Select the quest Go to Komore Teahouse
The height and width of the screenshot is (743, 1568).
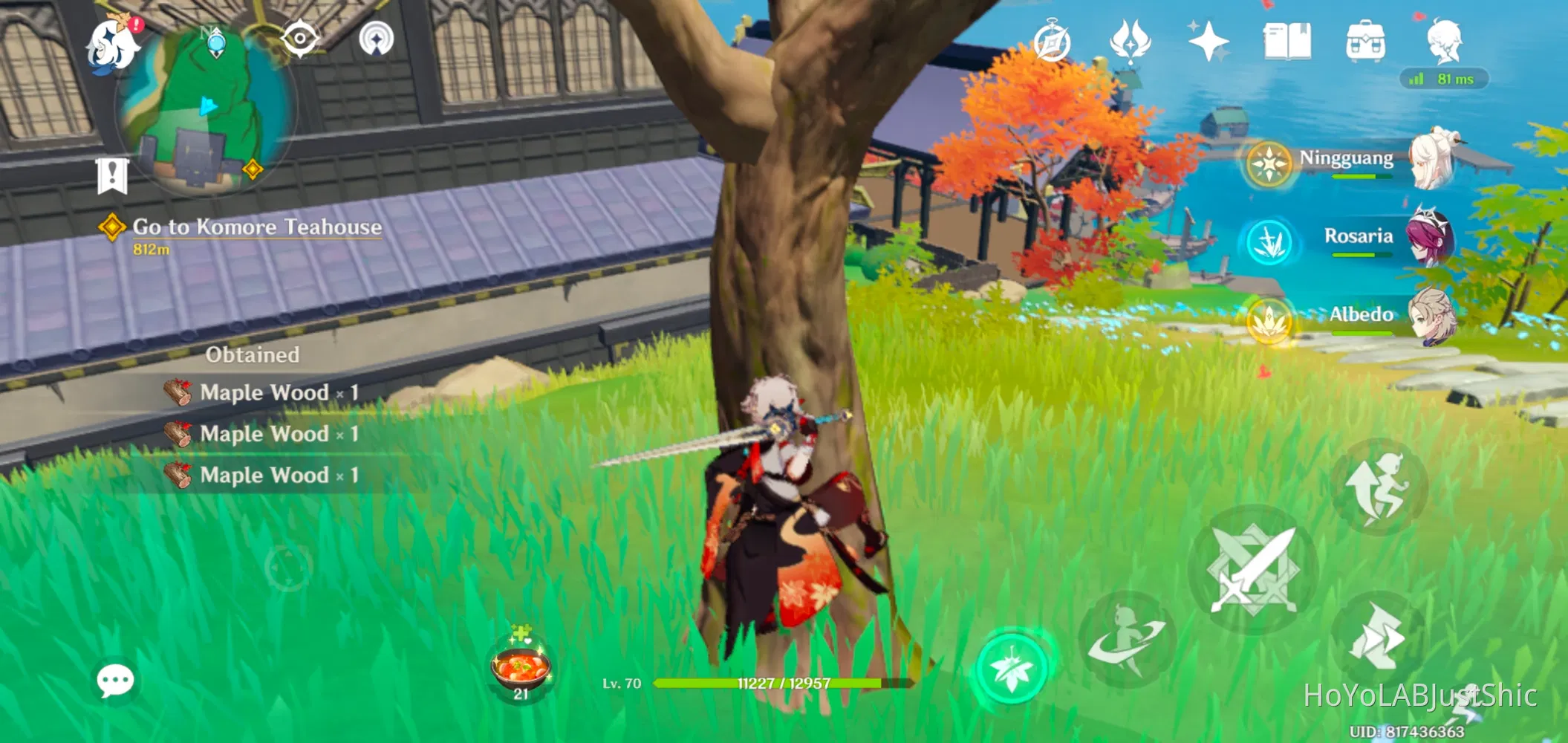tap(256, 227)
